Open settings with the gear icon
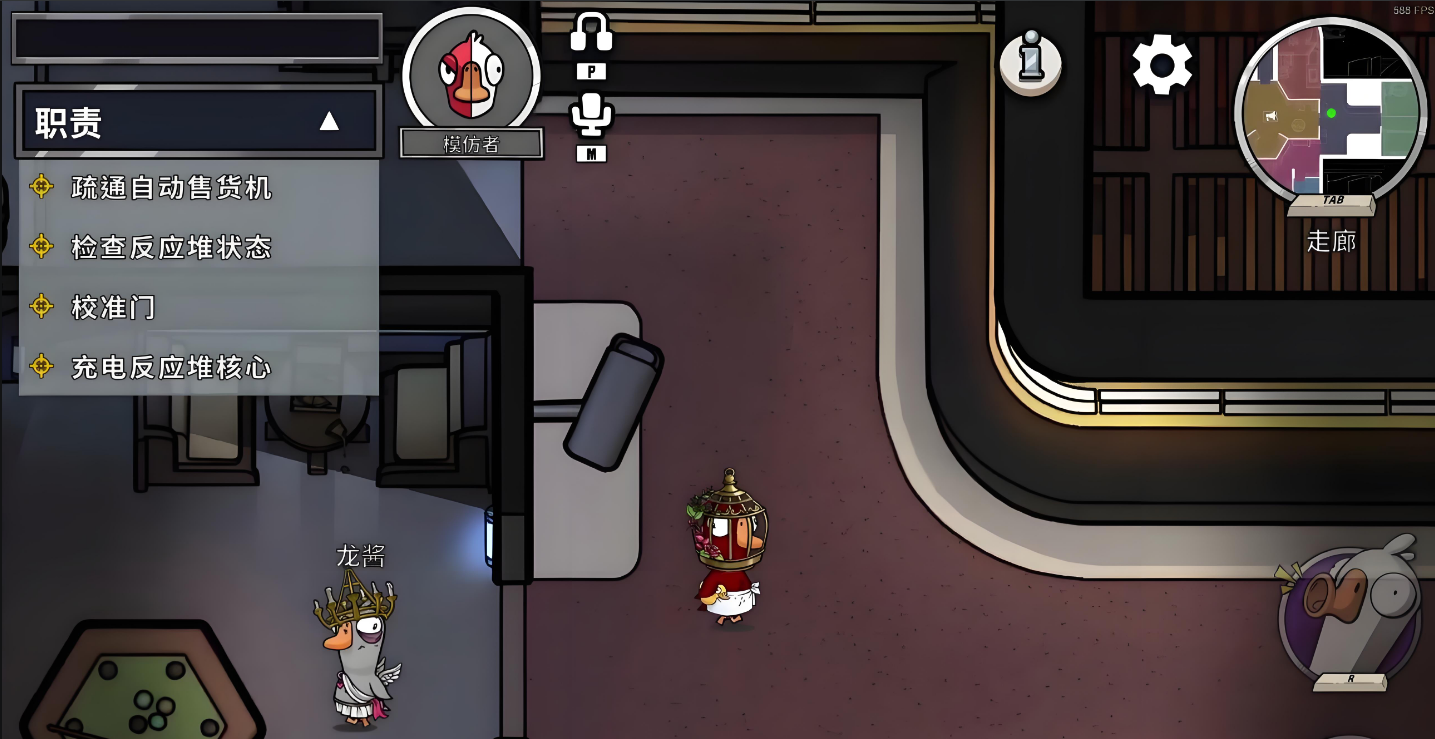Screen dimensions: 1435x739 1162,65
